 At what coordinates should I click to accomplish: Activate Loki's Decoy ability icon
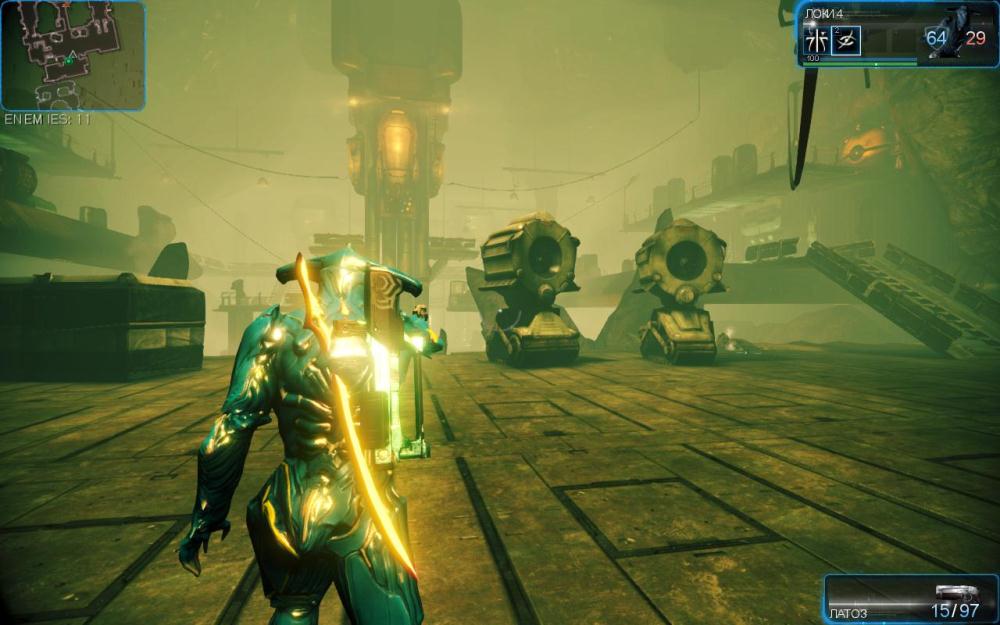[x=818, y=40]
